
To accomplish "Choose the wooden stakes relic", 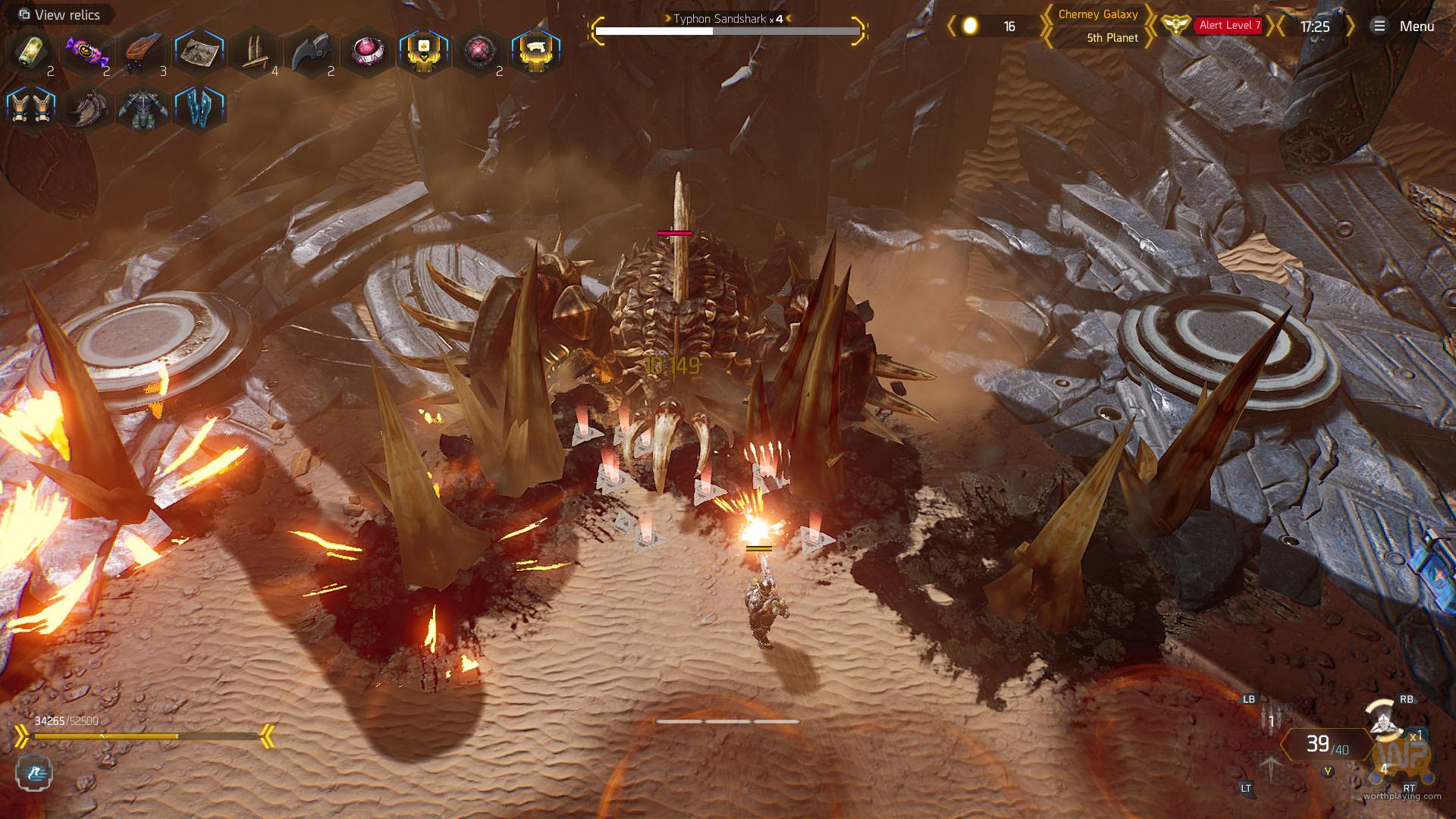I will (255, 52).
